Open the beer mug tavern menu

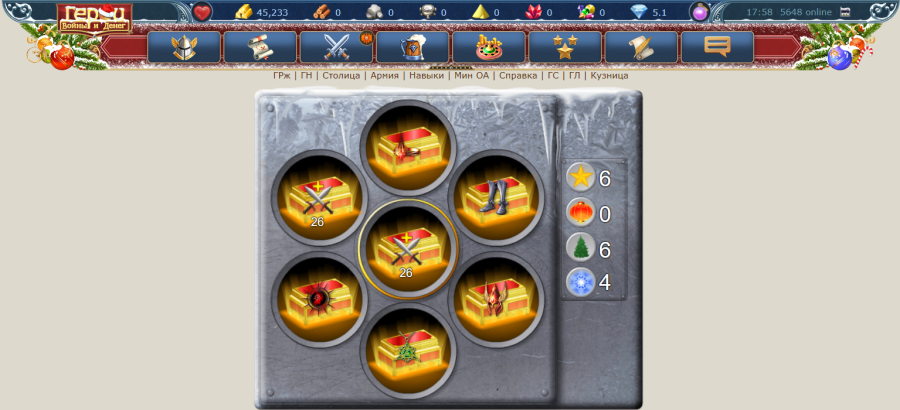point(412,47)
